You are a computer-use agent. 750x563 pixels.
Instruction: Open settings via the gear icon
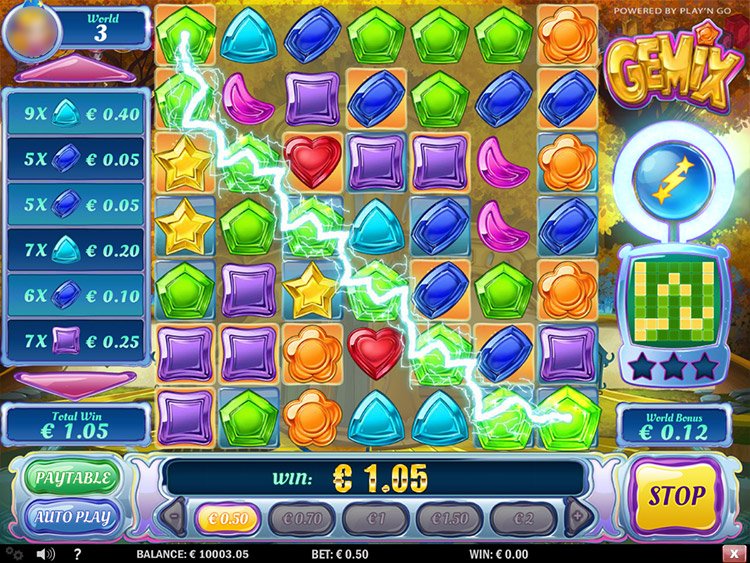13,553
